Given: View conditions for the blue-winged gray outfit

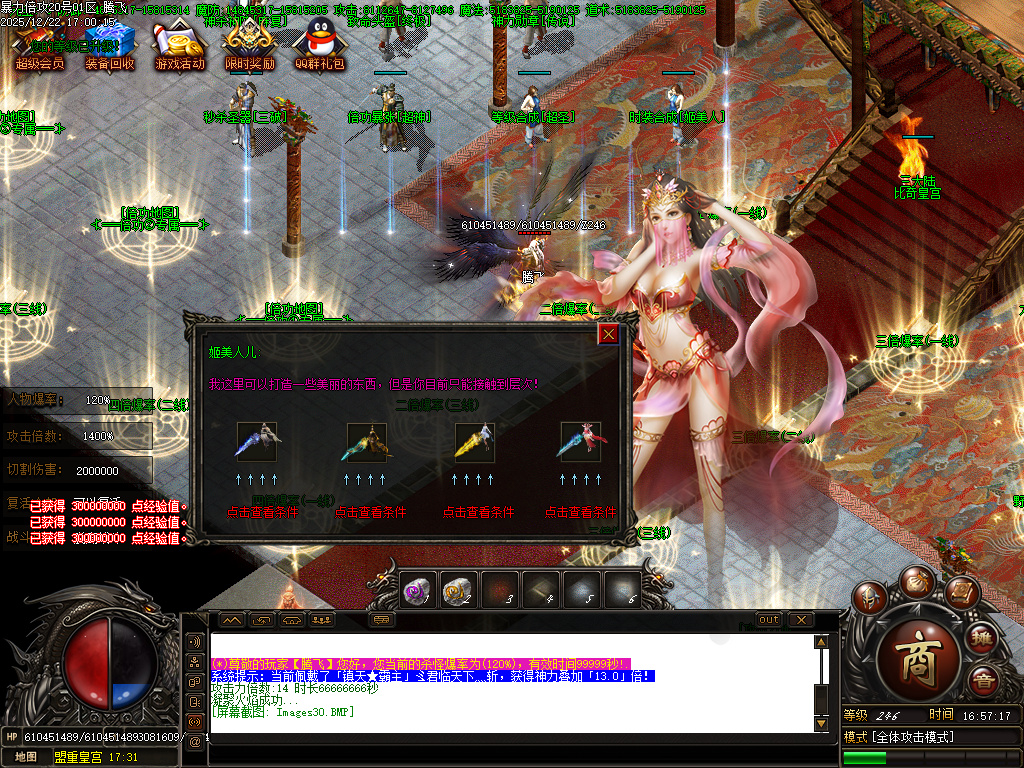Looking at the screenshot, I should click(262, 511).
